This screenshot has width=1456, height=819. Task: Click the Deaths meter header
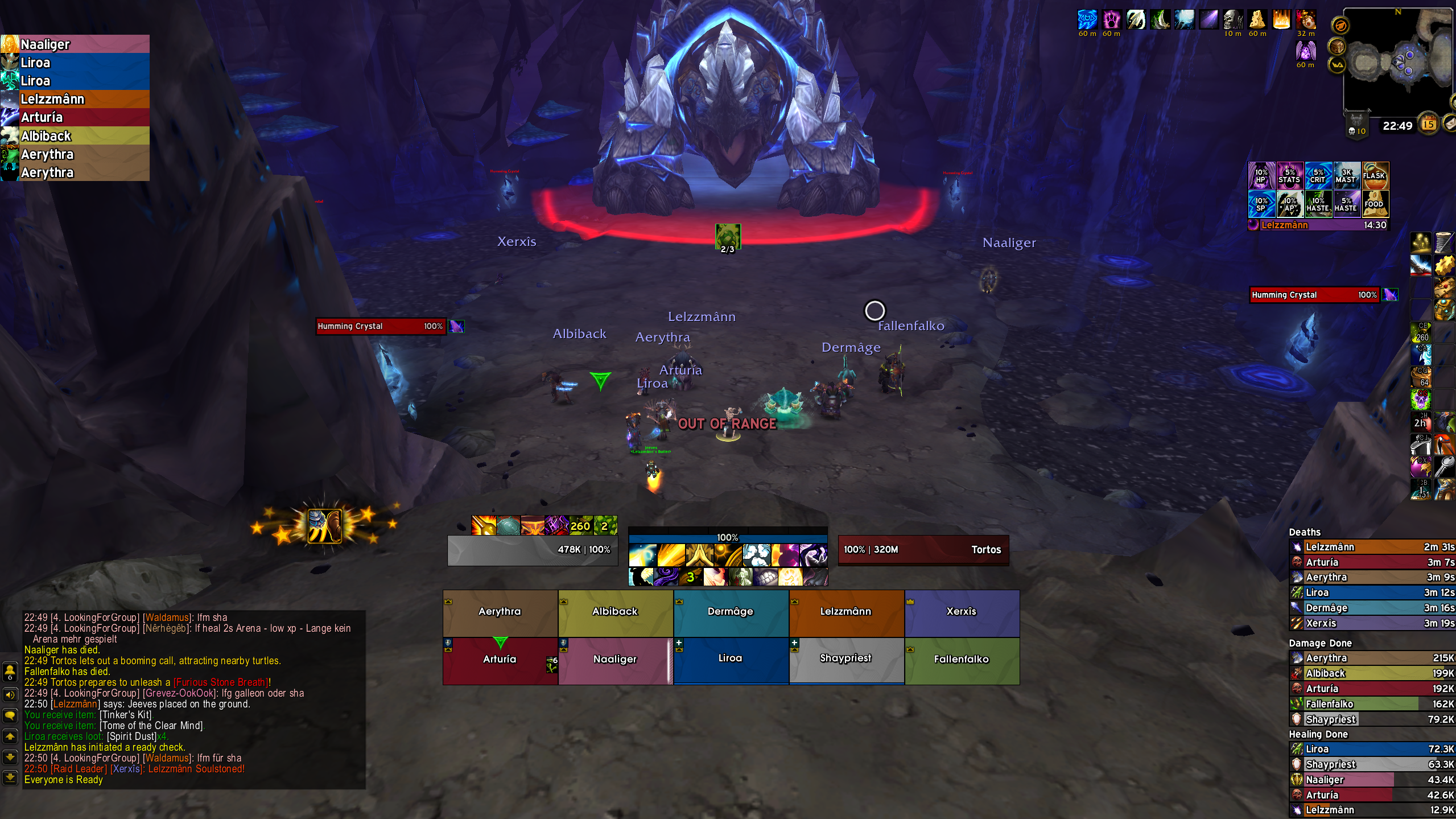(x=1305, y=532)
